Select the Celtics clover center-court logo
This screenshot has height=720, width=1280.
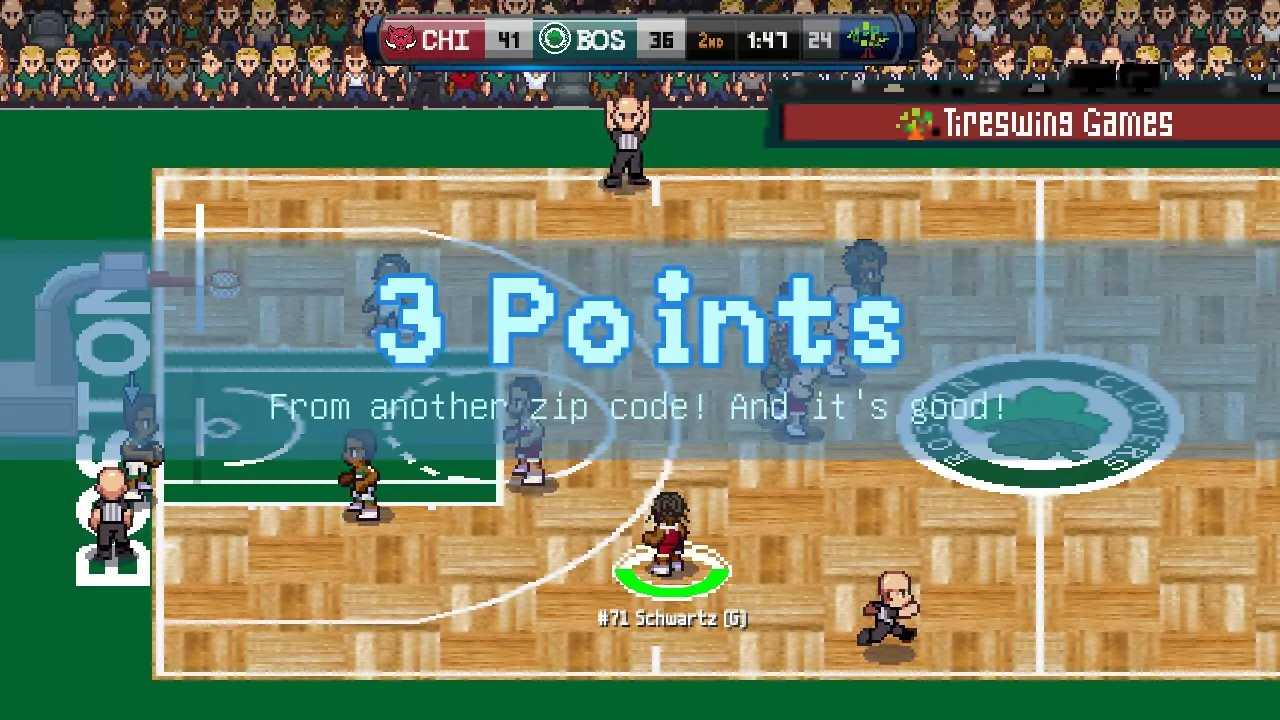[x=1040, y=420]
